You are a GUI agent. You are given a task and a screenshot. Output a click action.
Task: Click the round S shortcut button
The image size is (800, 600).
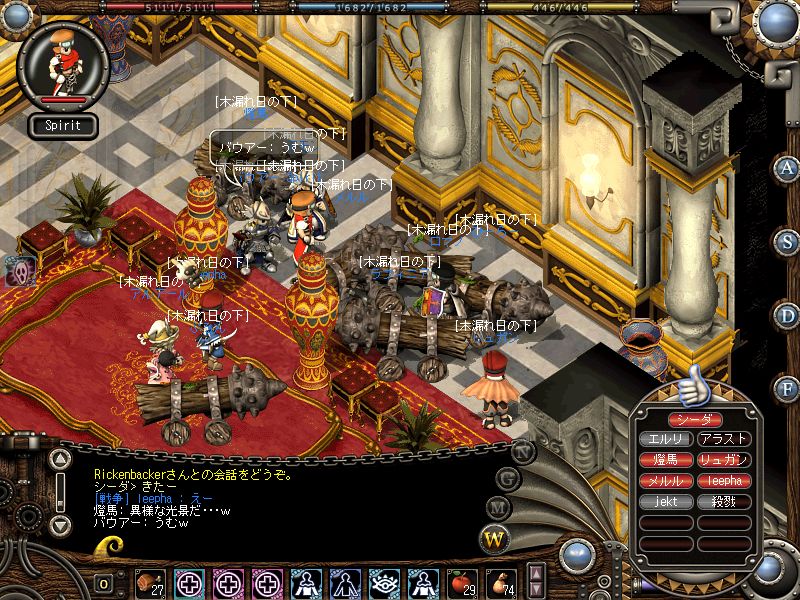click(788, 242)
